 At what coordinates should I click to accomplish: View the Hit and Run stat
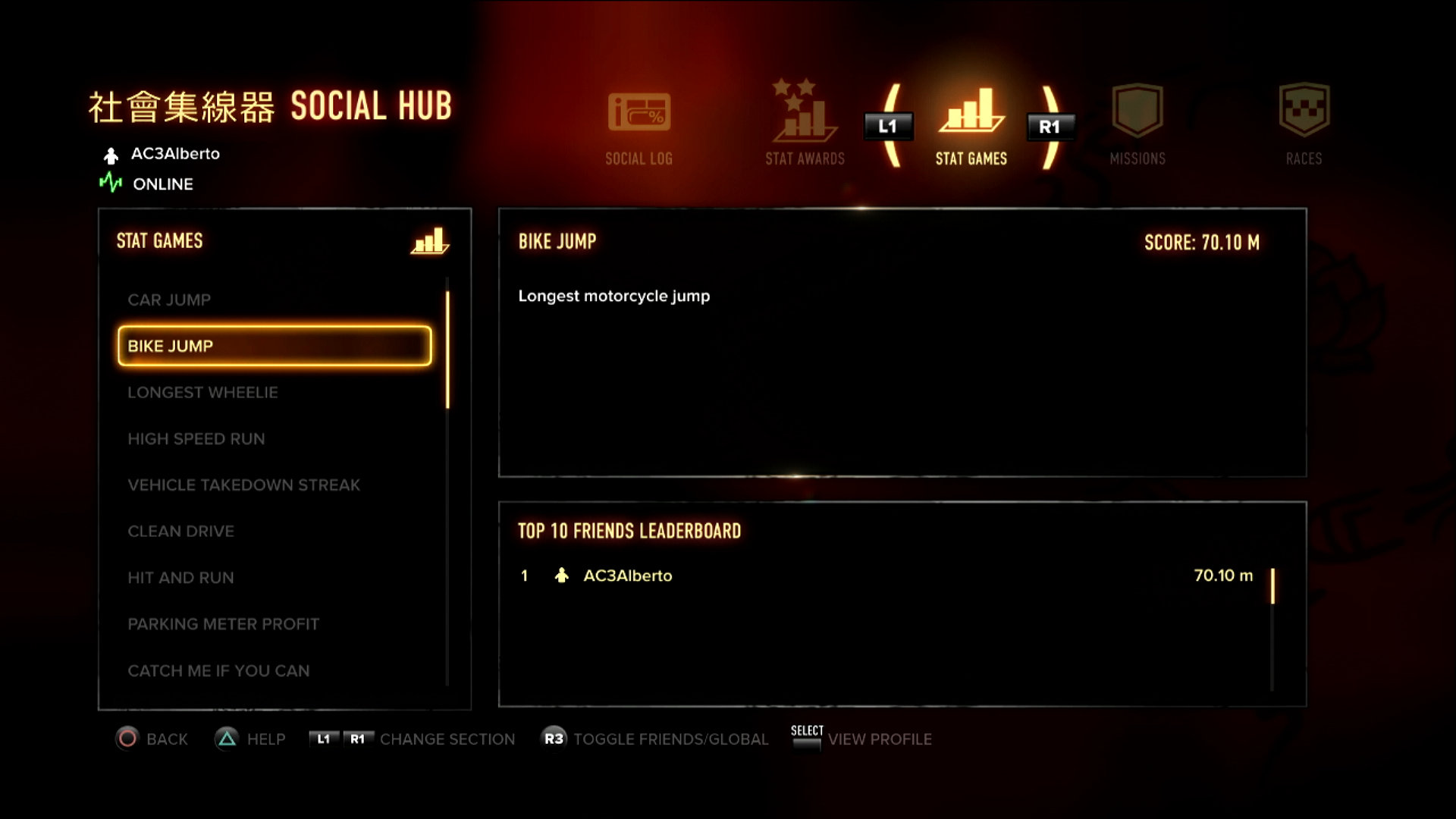[180, 578]
